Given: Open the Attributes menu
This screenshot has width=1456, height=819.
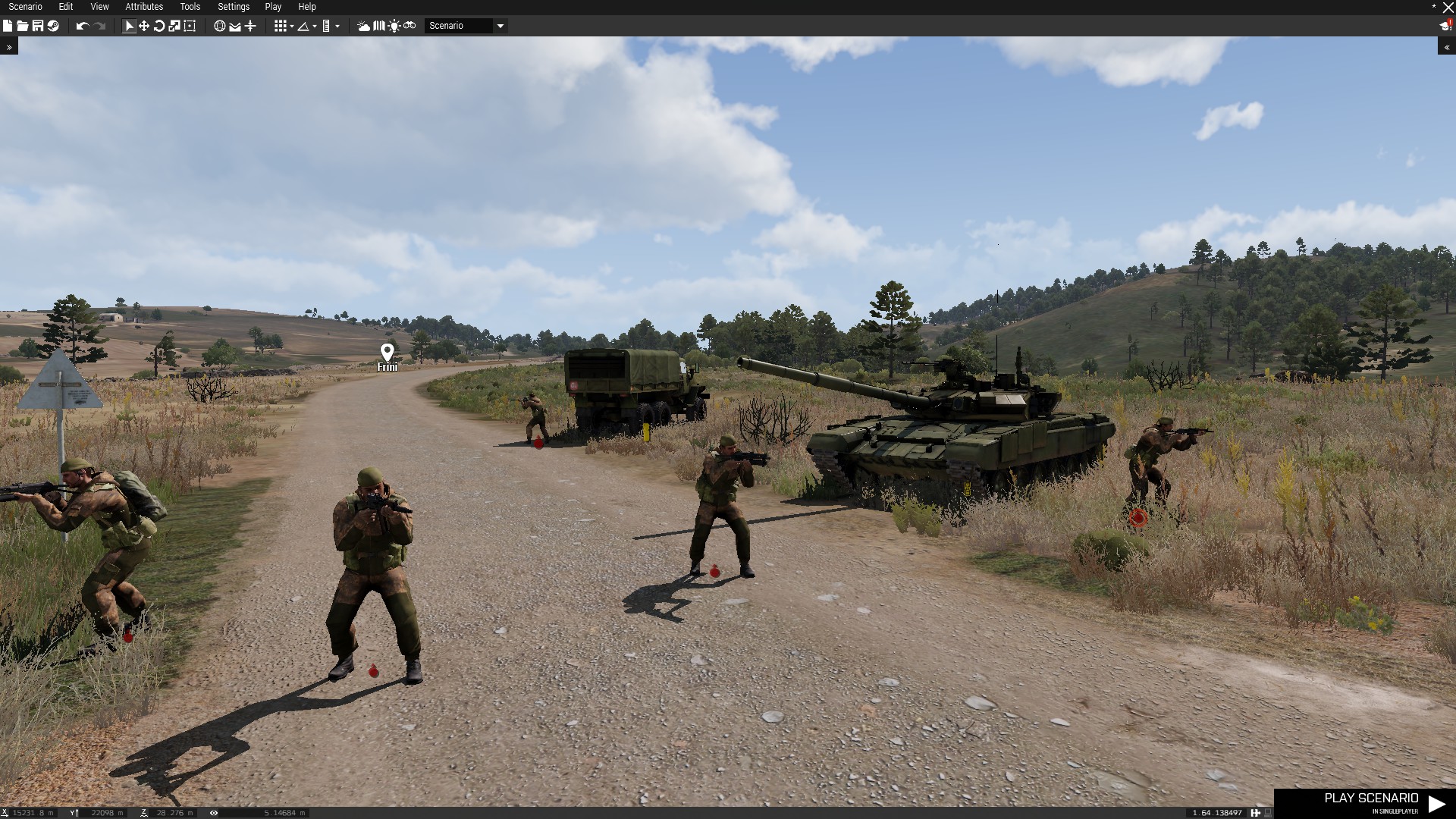Looking at the screenshot, I should [144, 7].
